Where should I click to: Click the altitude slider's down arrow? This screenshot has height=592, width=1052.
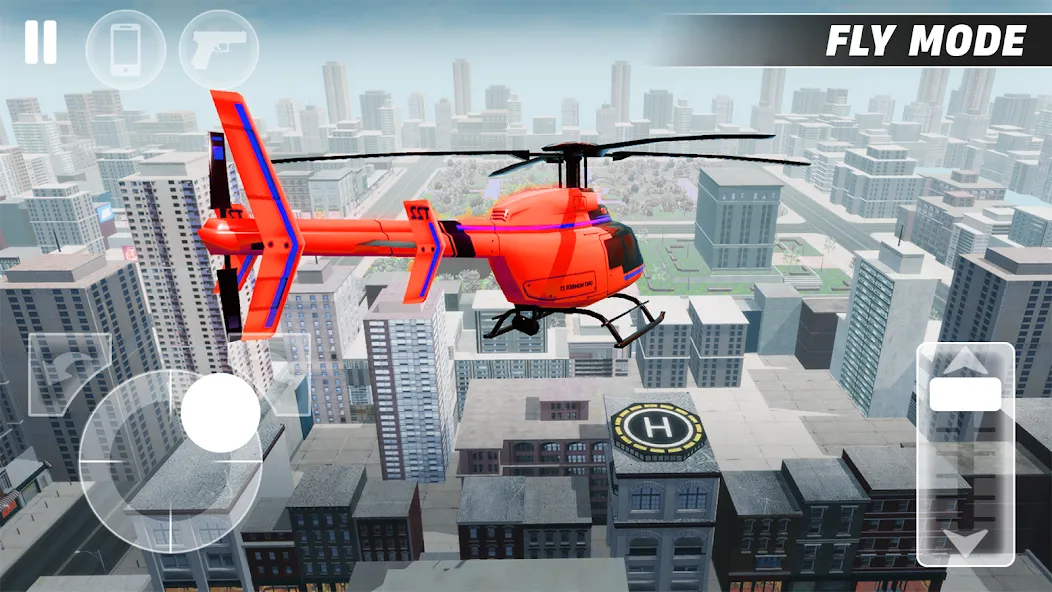tap(965, 544)
